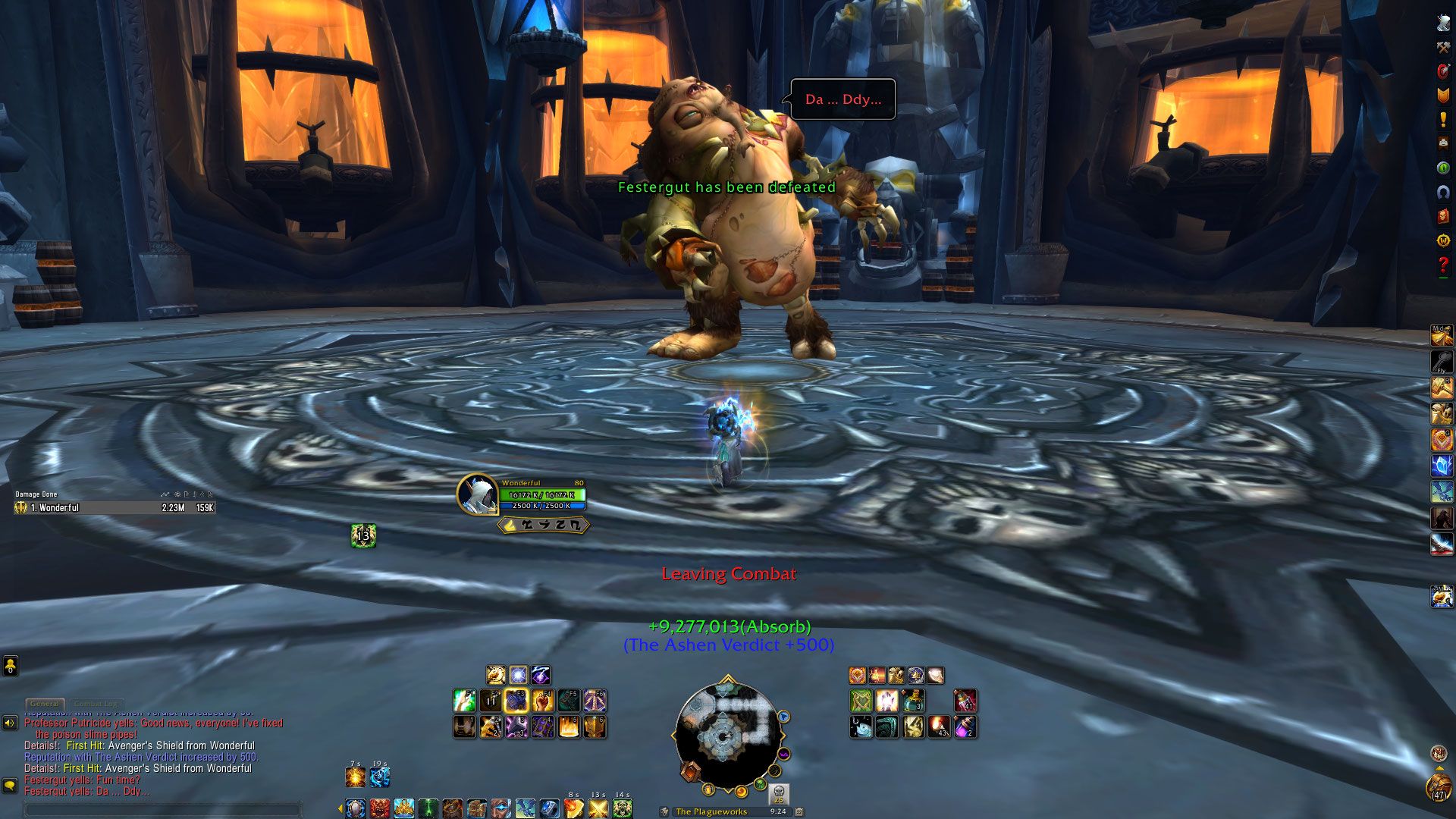Click the Wonderful player portrait
Viewport: 1456px width, 819px height.
click(x=477, y=494)
